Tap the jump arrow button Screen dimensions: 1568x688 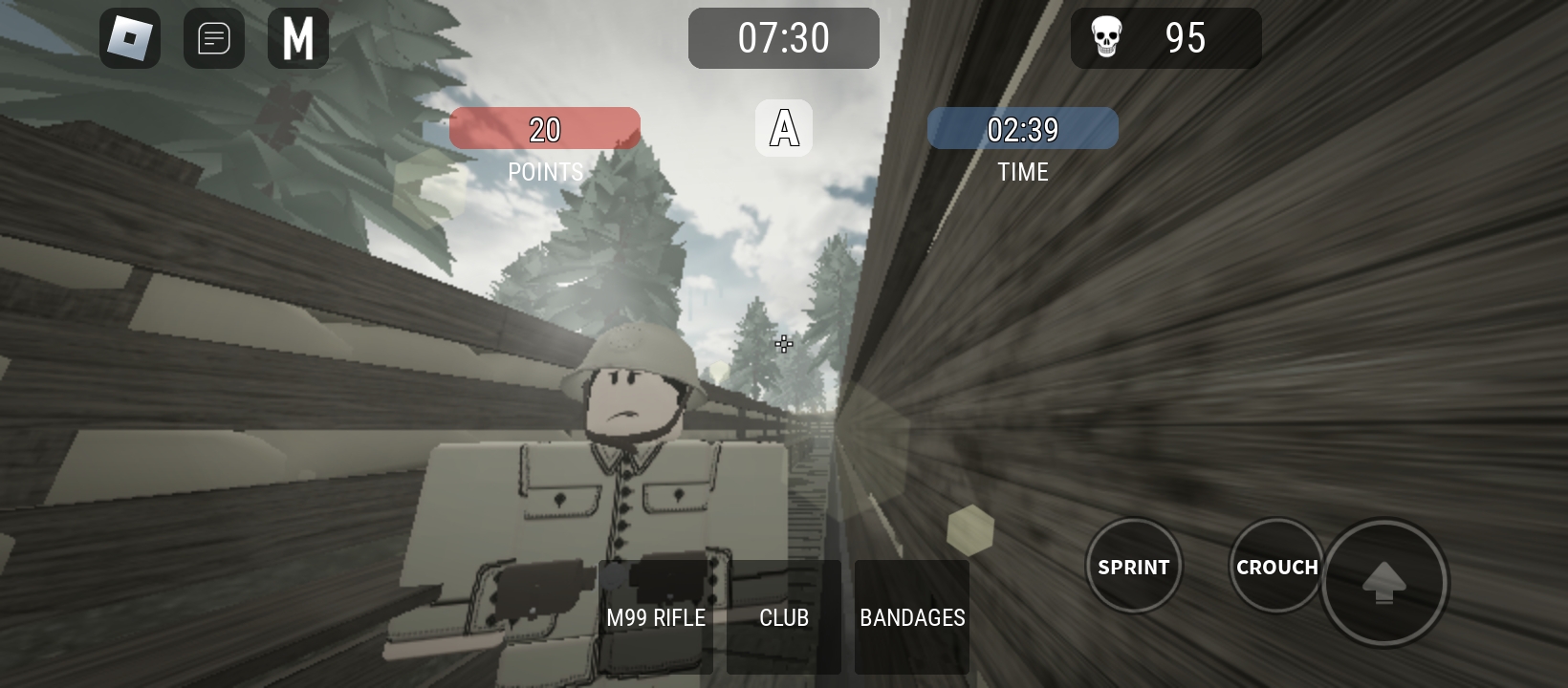point(1383,581)
